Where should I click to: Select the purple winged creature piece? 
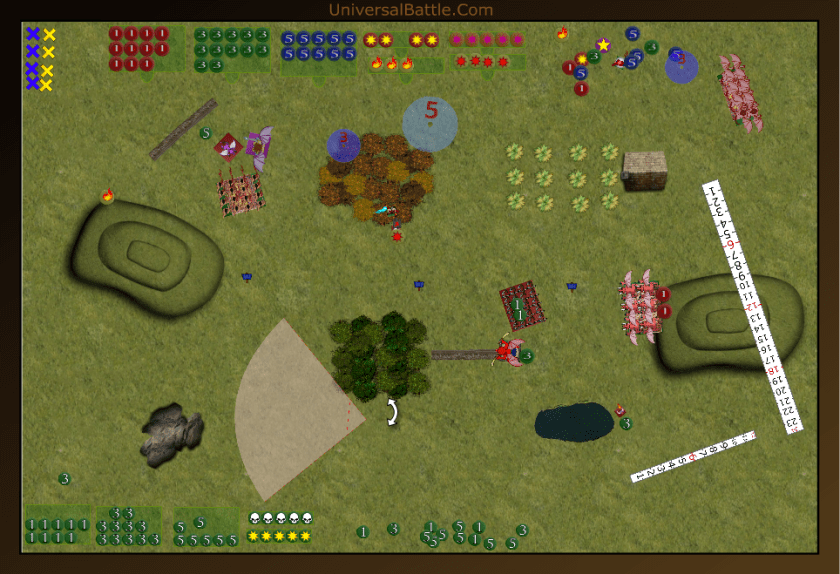pos(259,147)
